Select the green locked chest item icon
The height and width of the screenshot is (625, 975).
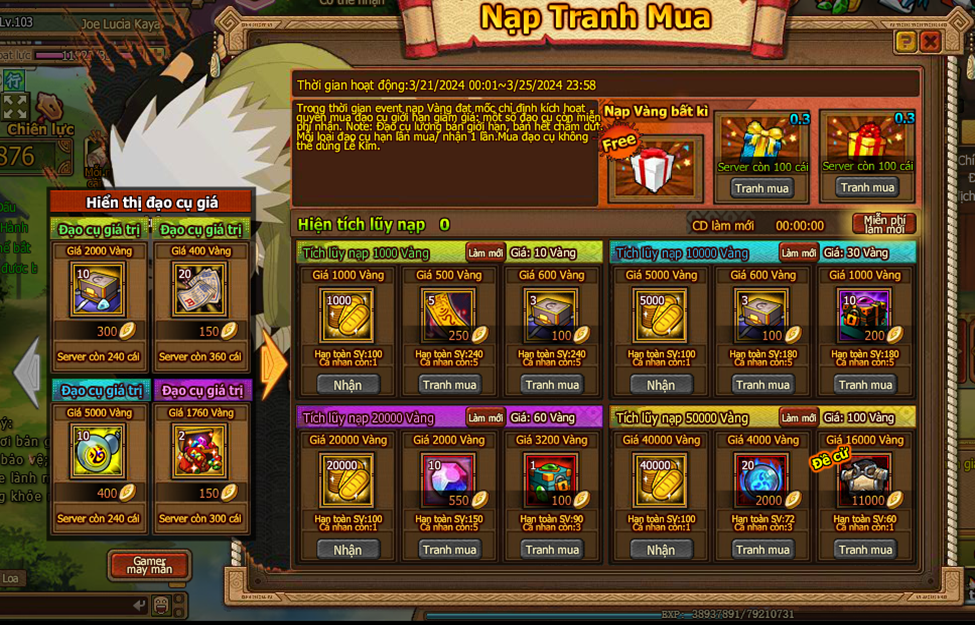552,480
